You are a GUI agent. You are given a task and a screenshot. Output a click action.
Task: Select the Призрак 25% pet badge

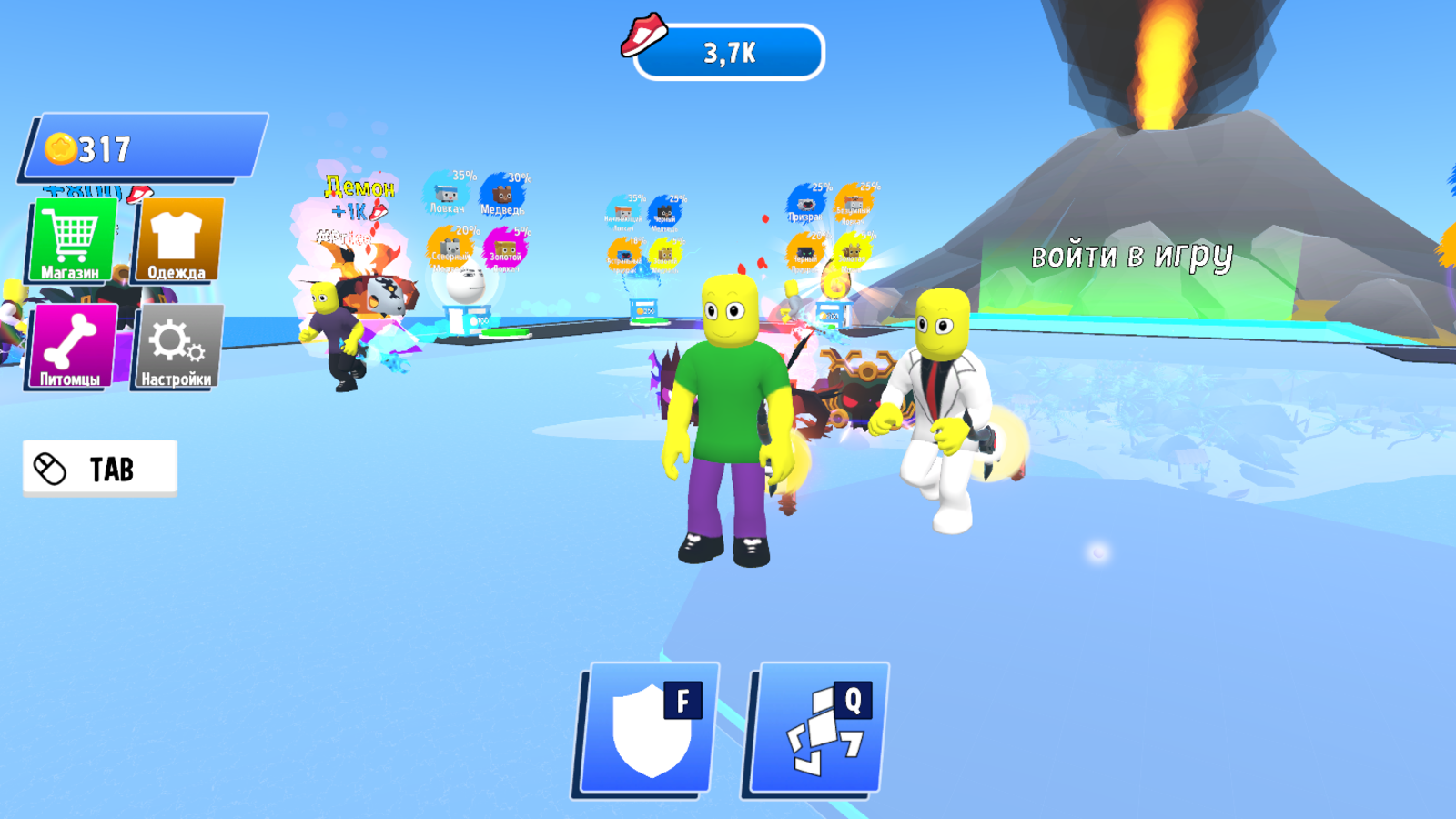[806, 202]
